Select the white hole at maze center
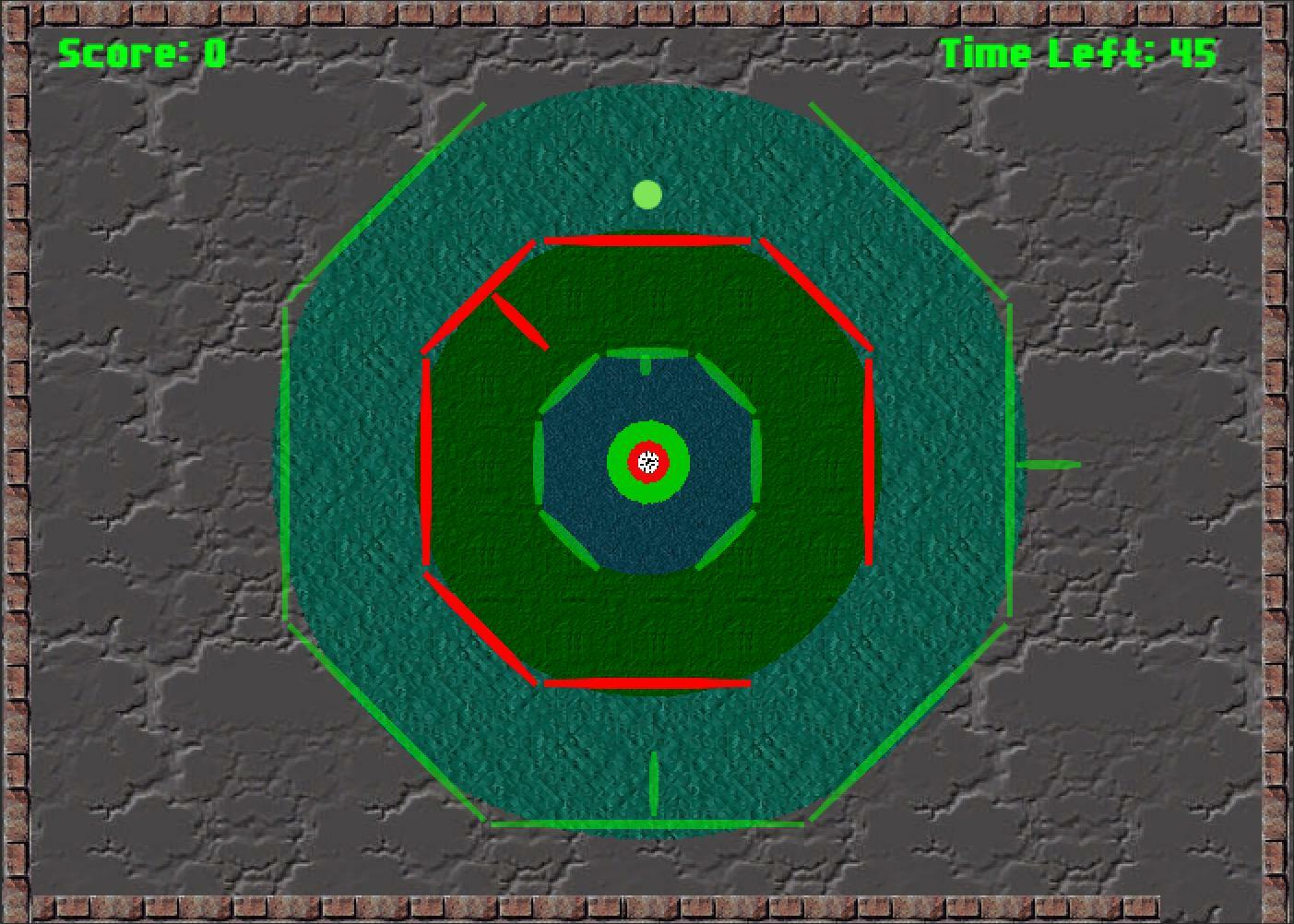This screenshot has height=924, width=1294. 648,462
